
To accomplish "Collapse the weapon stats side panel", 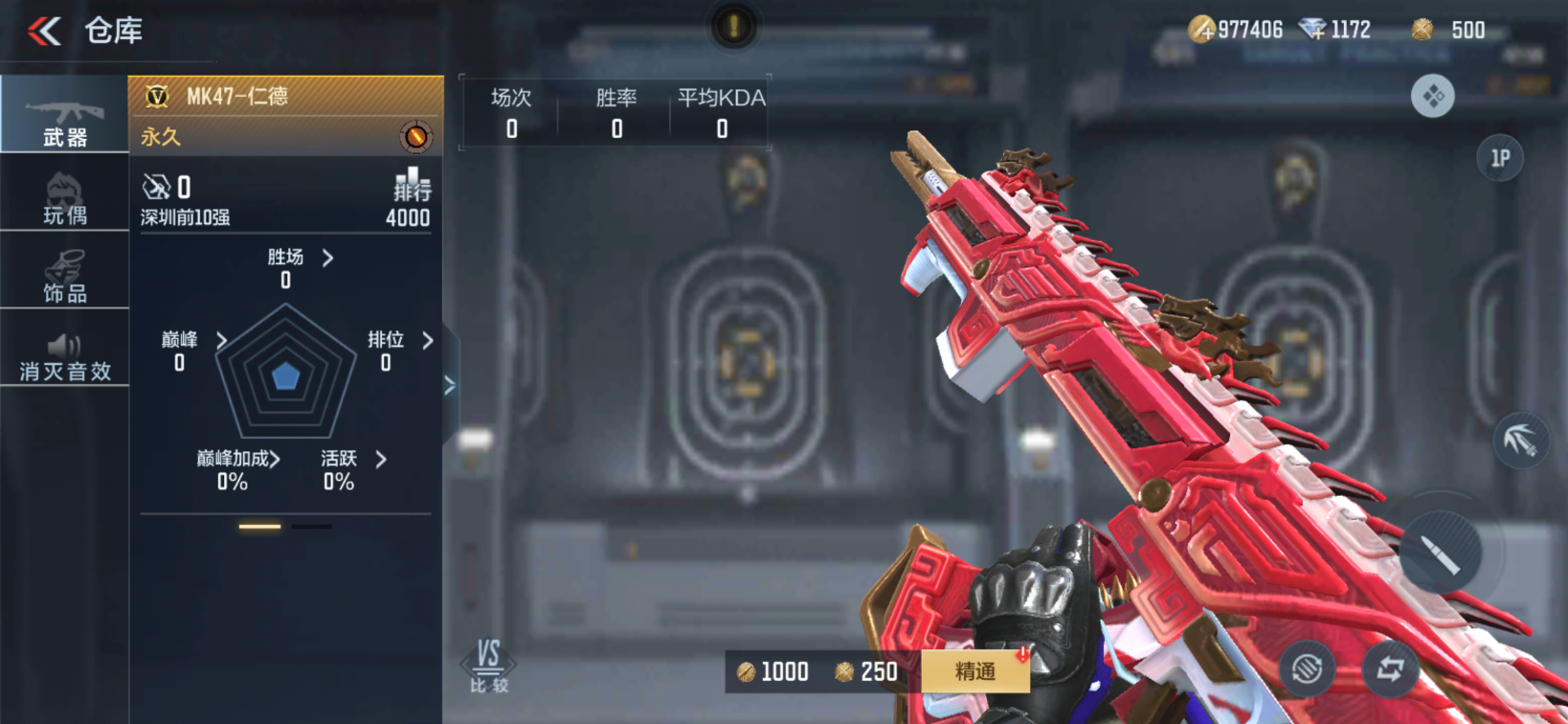I will (450, 386).
